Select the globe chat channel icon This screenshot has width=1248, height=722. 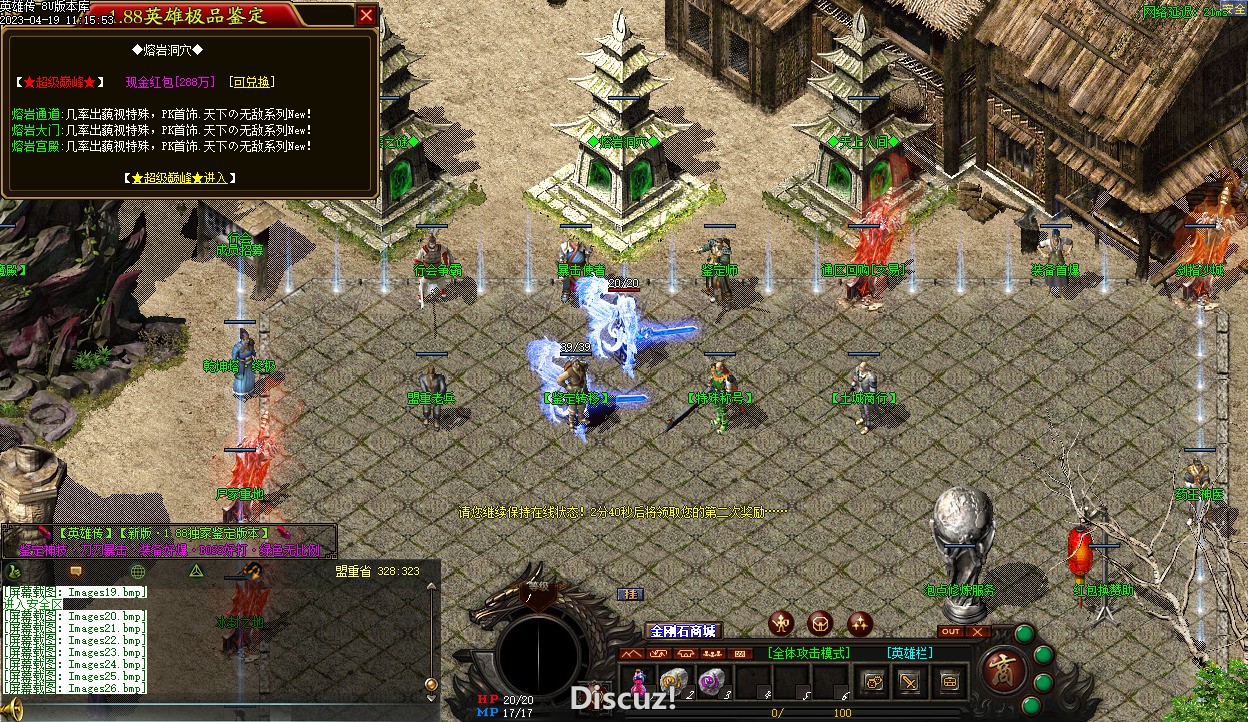click(x=137, y=571)
